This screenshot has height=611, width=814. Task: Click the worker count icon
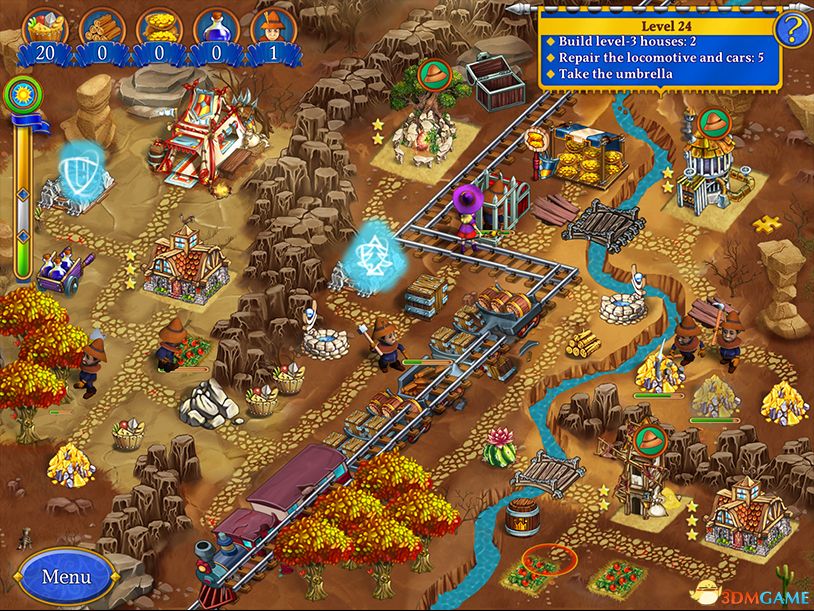(x=269, y=26)
